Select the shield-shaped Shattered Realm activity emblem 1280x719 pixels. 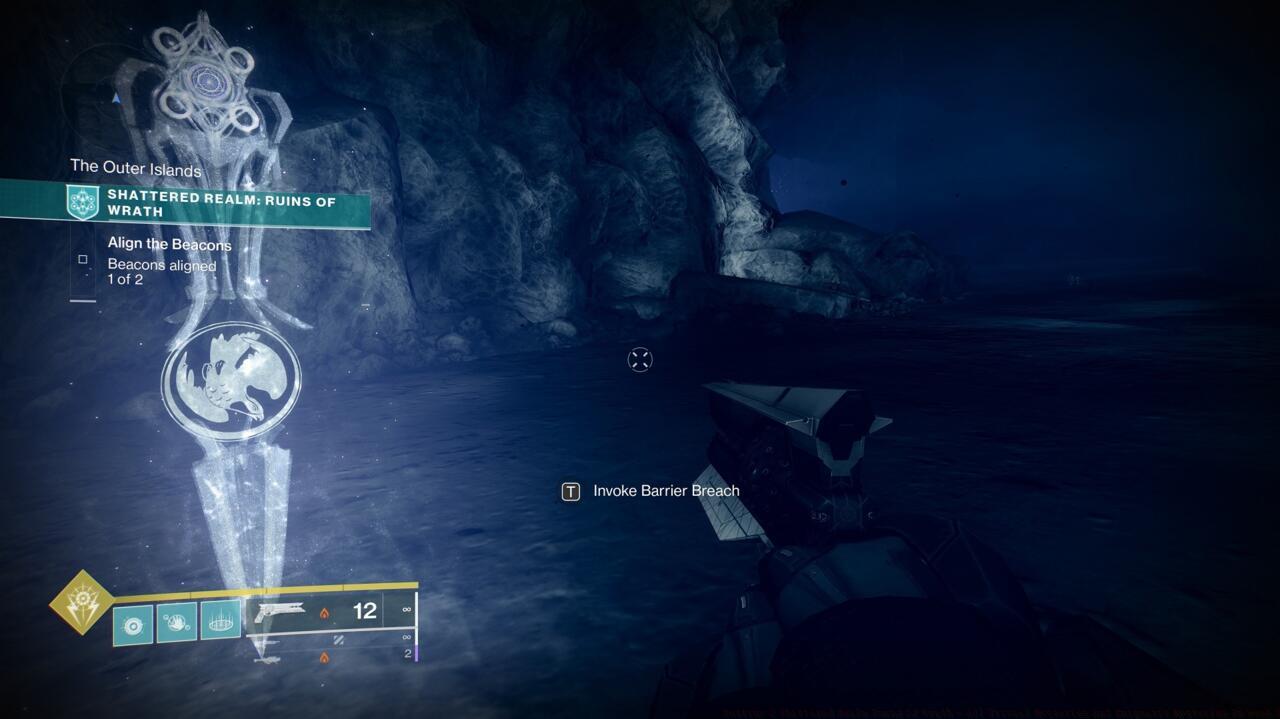[x=82, y=202]
